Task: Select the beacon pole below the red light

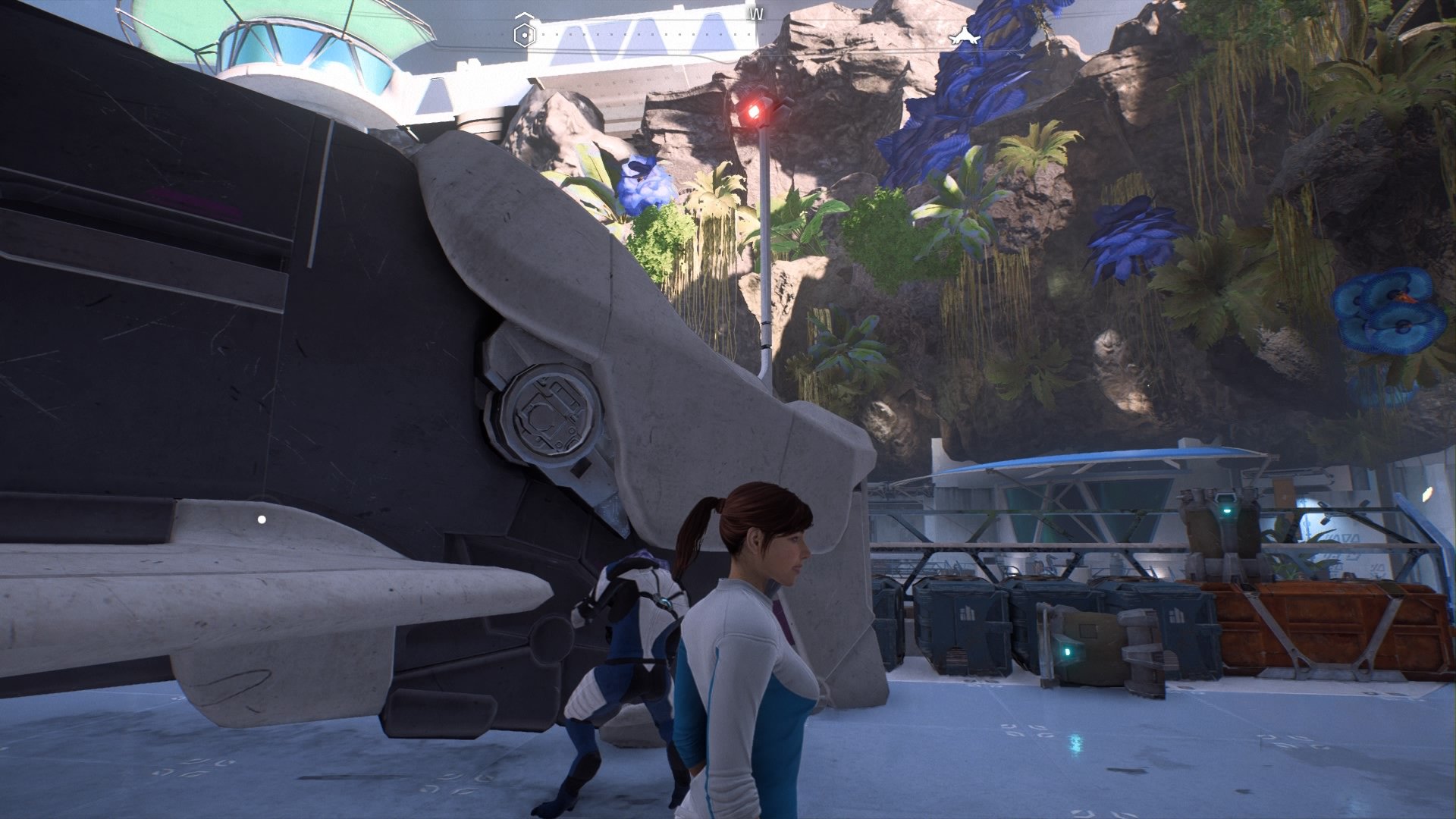Action: point(767,265)
